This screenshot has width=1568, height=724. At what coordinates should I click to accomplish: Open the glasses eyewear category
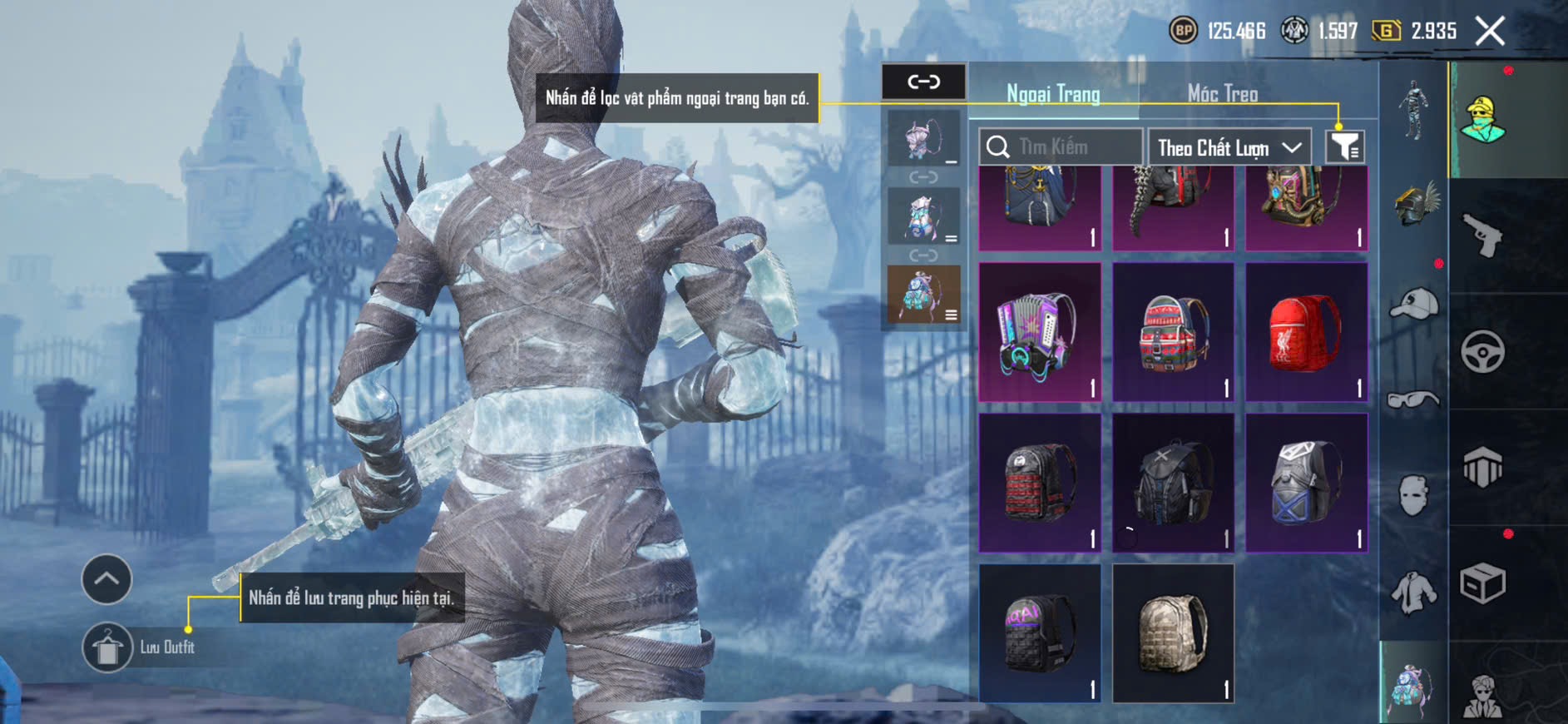[1414, 400]
